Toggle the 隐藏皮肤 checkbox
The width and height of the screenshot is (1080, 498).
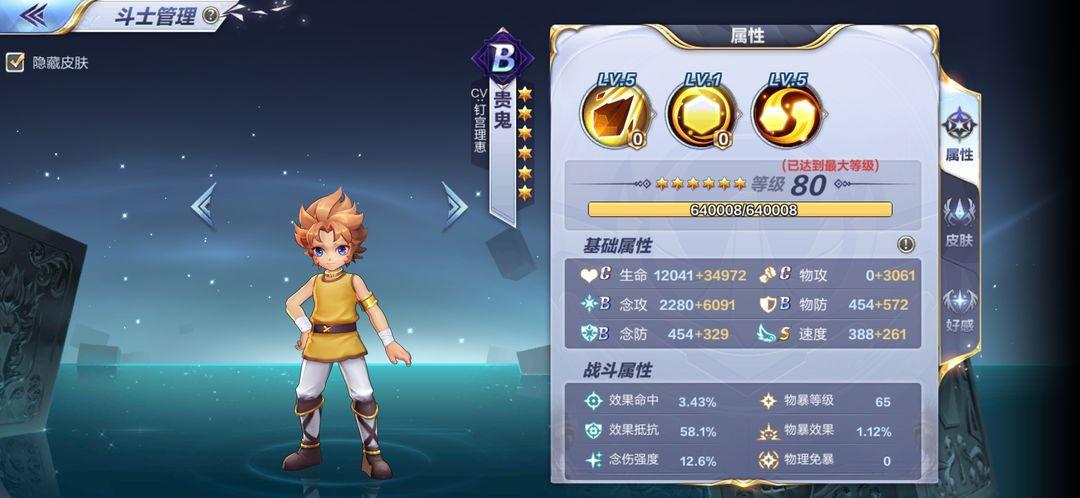click(15, 62)
